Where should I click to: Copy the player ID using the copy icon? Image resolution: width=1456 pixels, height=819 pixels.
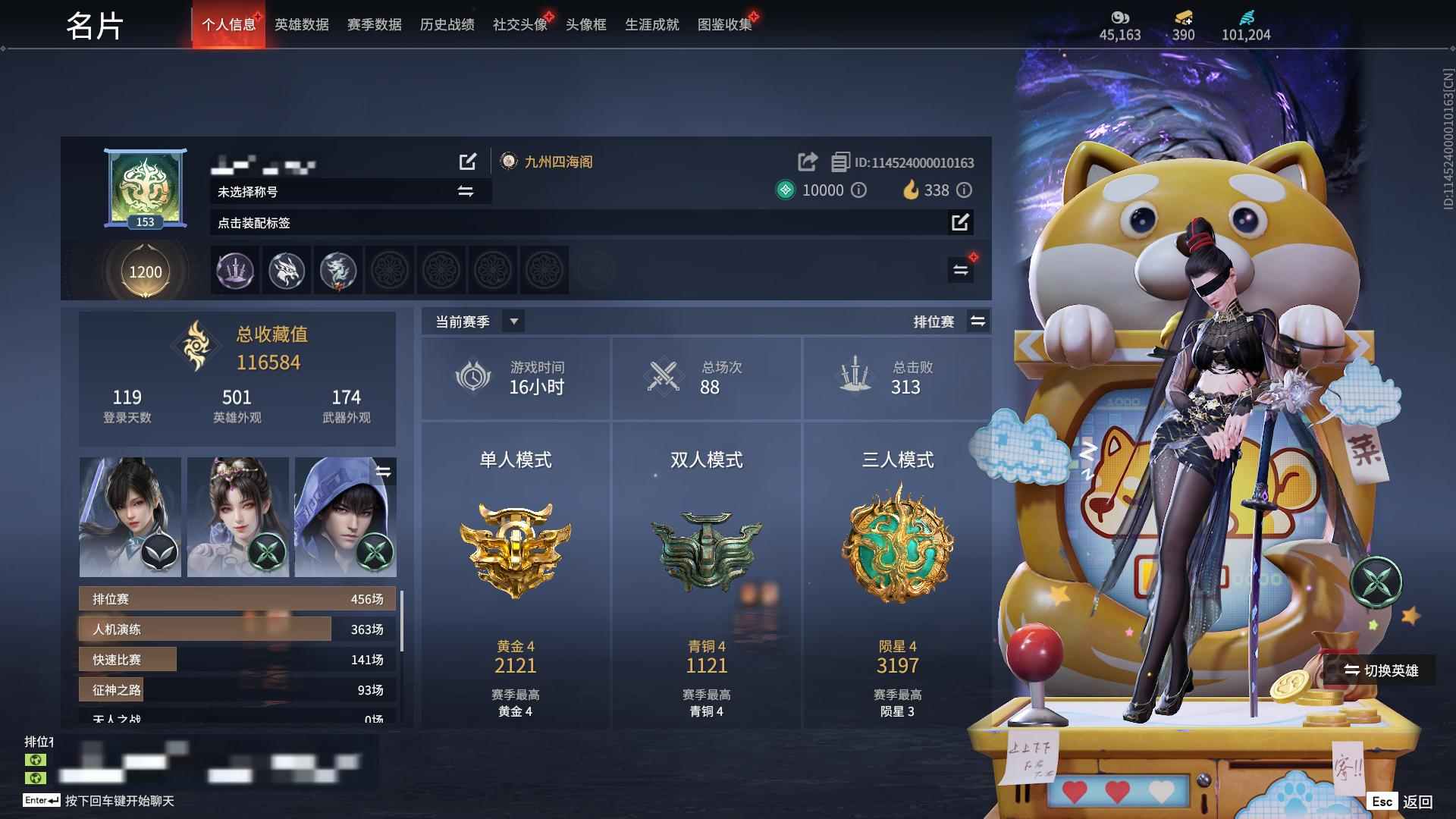[x=839, y=162]
